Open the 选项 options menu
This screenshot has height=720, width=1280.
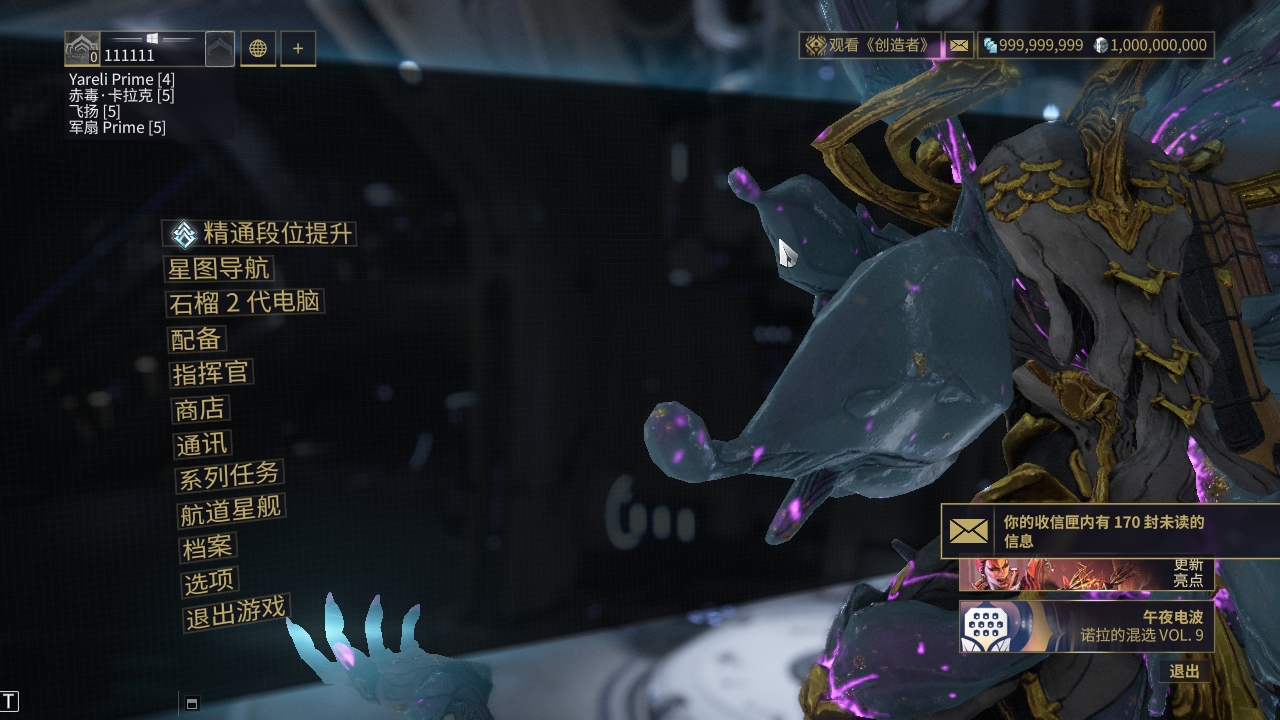tap(209, 581)
